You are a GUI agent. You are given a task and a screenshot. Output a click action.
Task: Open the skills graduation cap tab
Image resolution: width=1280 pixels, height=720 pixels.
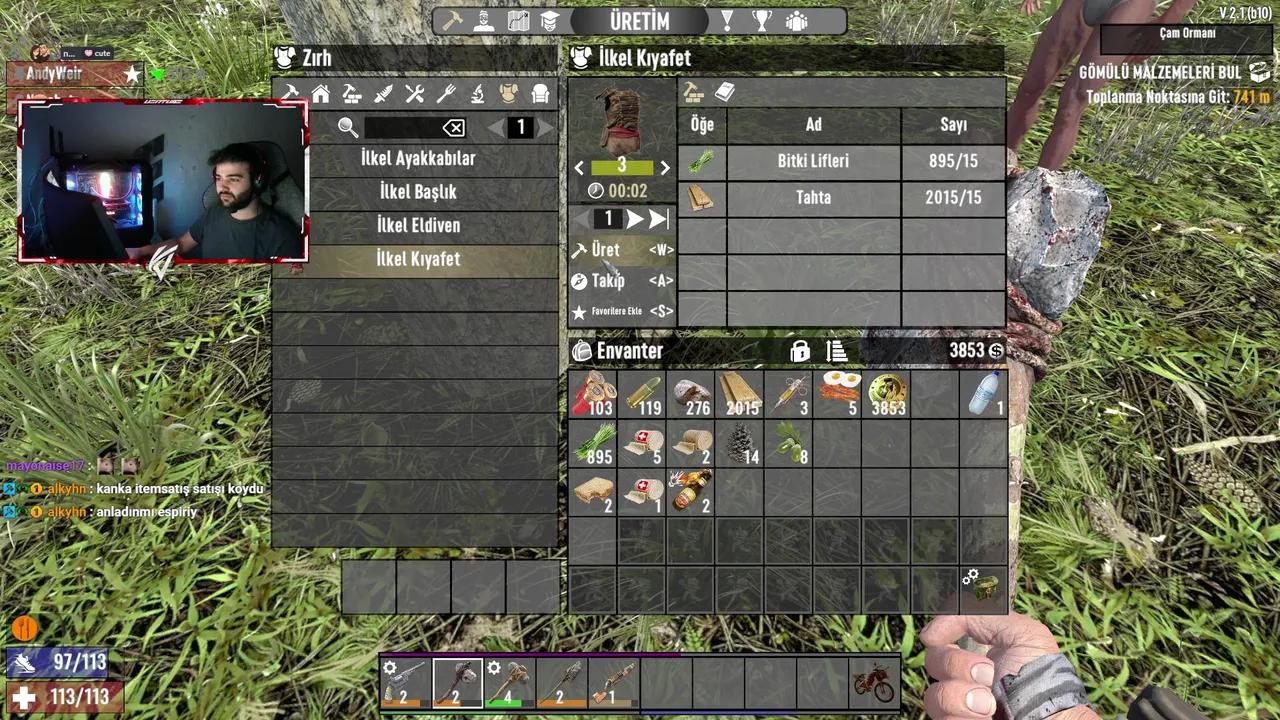pos(549,21)
